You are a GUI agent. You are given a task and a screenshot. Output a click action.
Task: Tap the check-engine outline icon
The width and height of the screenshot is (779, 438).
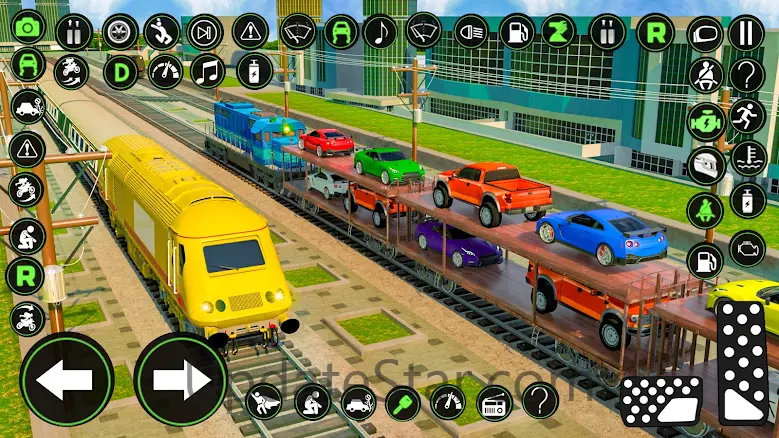pyautogui.click(x=747, y=248)
